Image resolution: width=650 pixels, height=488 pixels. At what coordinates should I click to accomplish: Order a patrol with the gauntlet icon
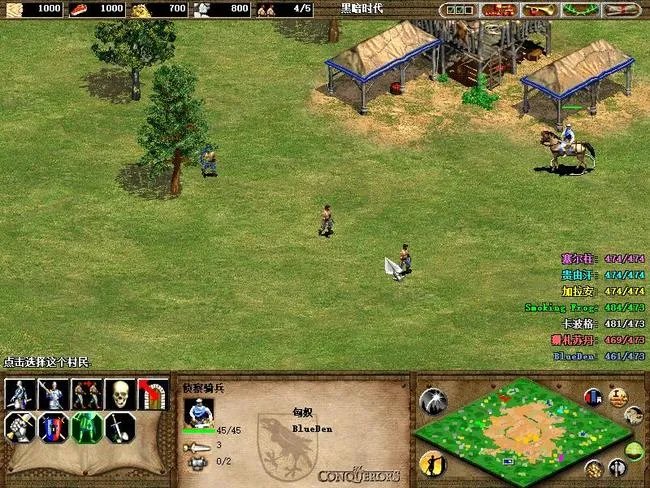[x=20, y=428]
